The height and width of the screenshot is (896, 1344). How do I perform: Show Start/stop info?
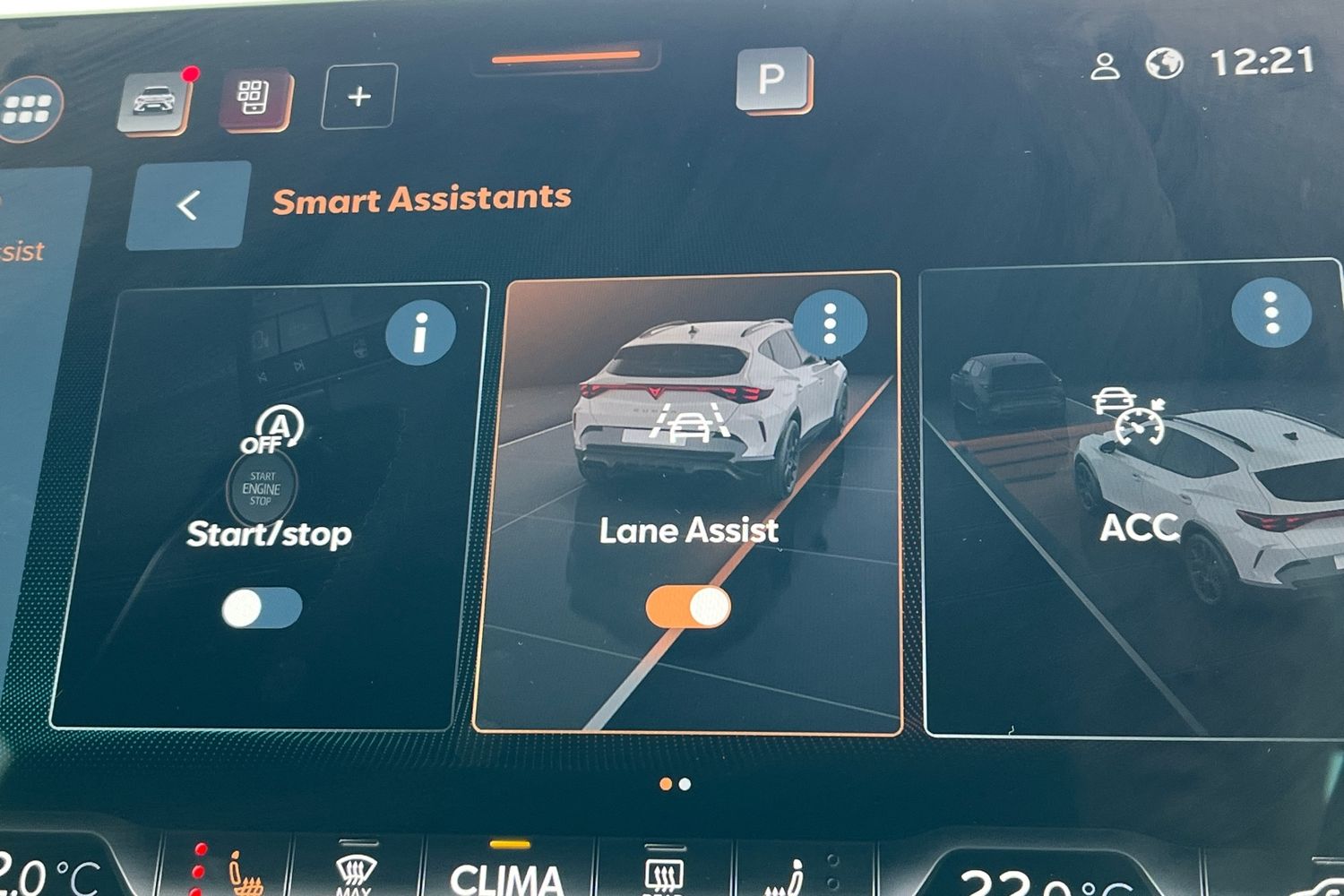420,332
